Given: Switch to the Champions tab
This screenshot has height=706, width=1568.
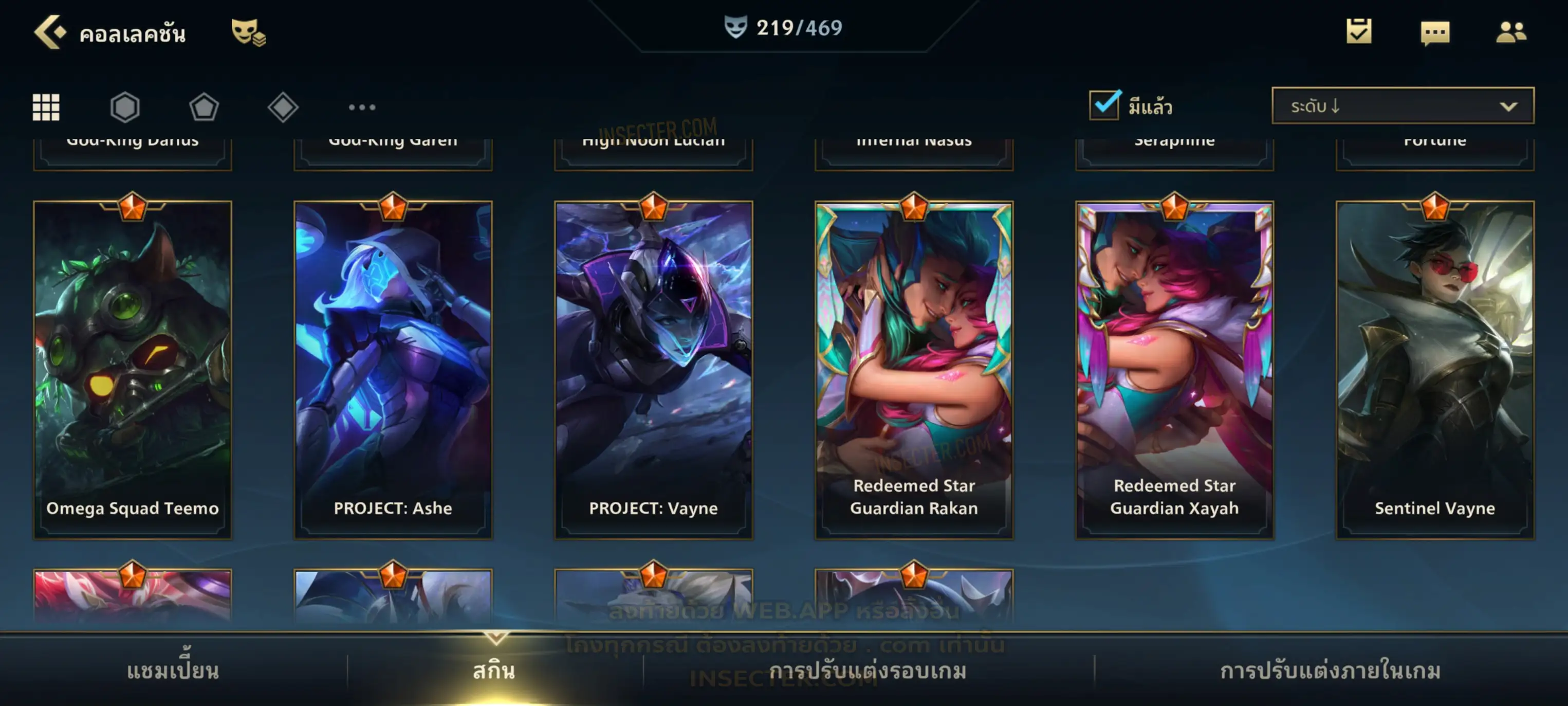Looking at the screenshot, I should pyautogui.click(x=173, y=671).
